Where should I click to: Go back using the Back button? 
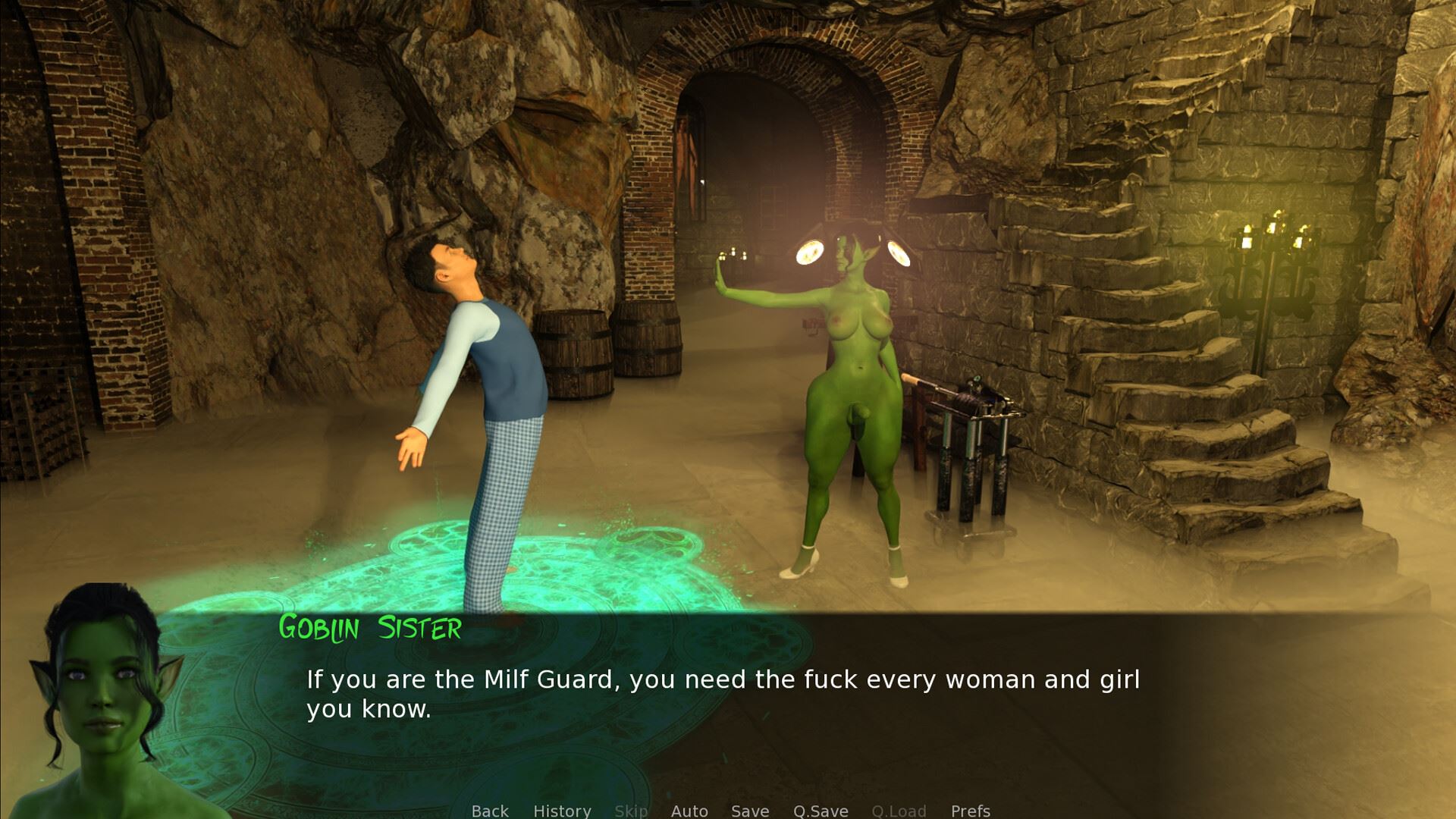[490, 810]
